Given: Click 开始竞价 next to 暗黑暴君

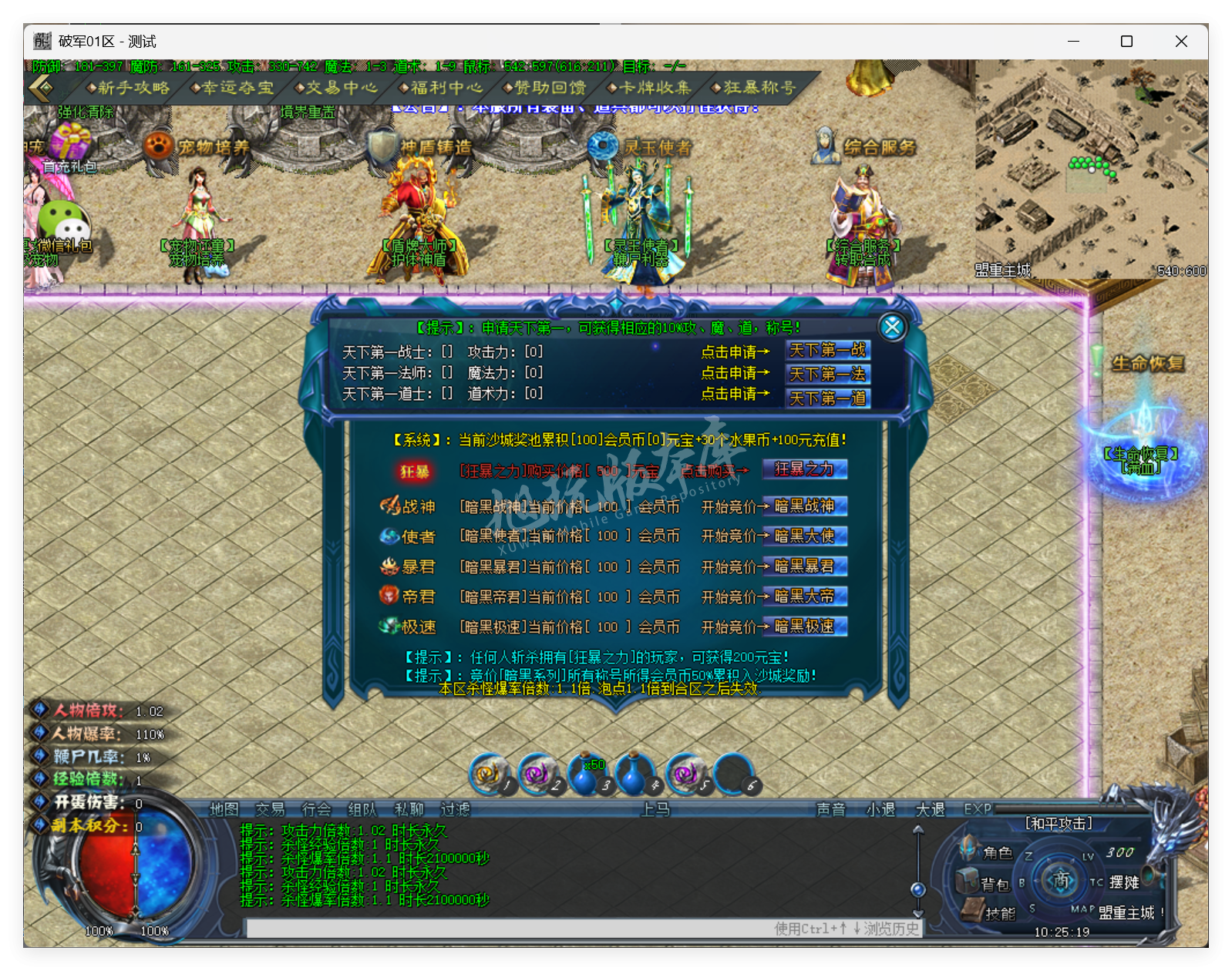Looking at the screenshot, I should 725,566.
